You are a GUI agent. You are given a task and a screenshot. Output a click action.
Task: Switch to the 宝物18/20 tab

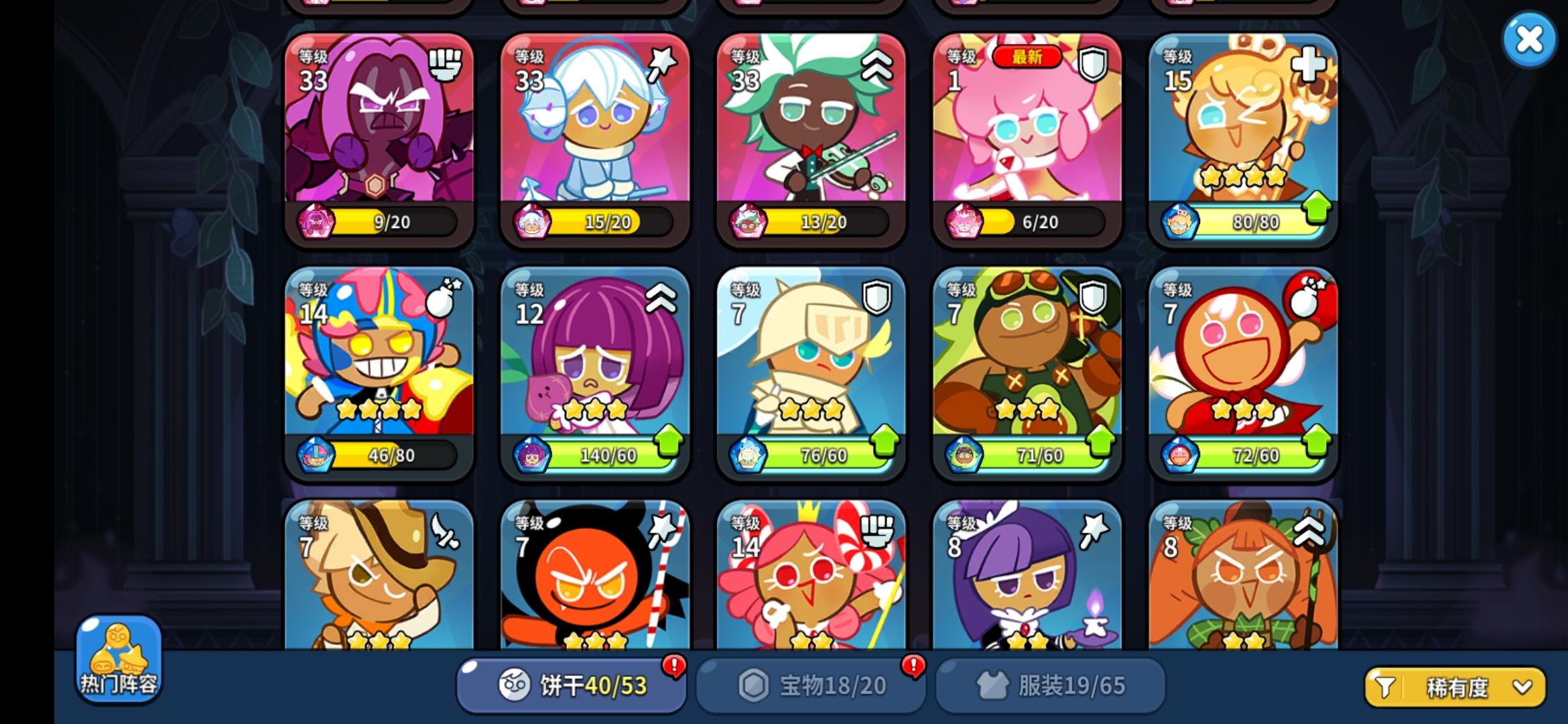pos(811,685)
